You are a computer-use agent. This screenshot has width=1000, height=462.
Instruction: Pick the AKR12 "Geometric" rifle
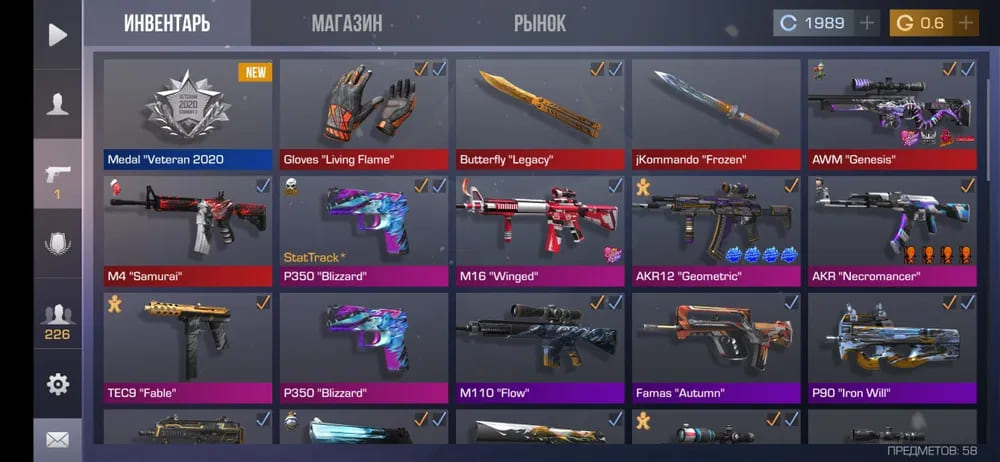[716, 230]
